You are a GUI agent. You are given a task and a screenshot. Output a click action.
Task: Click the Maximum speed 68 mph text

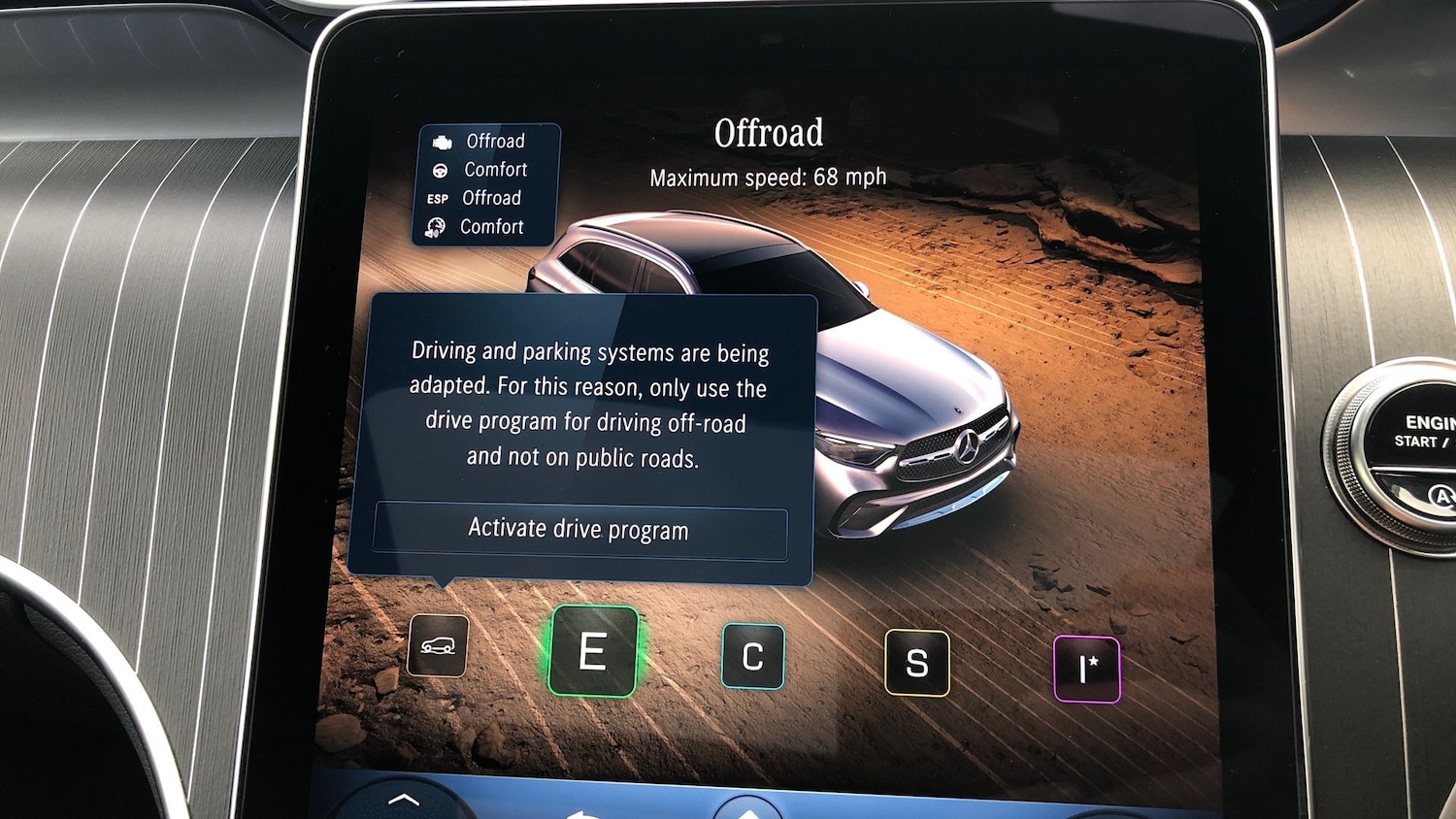coord(767,177)
